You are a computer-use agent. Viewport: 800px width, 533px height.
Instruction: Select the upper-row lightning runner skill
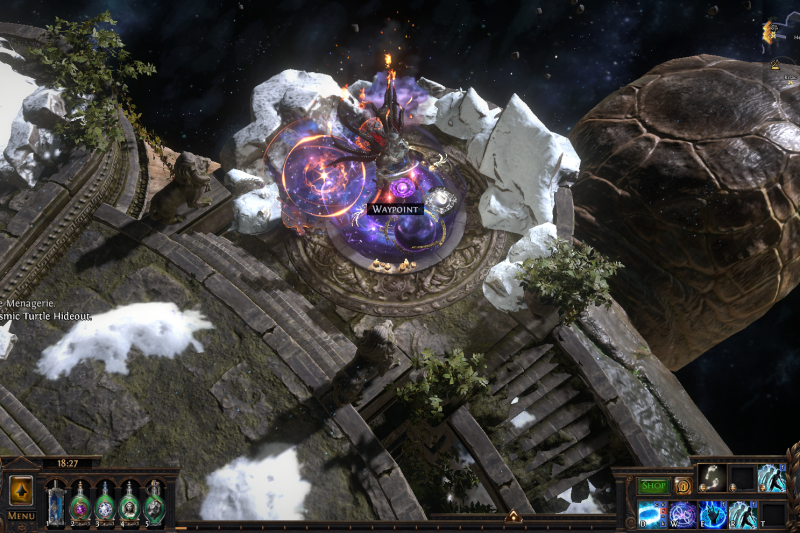tap(771, 478)
